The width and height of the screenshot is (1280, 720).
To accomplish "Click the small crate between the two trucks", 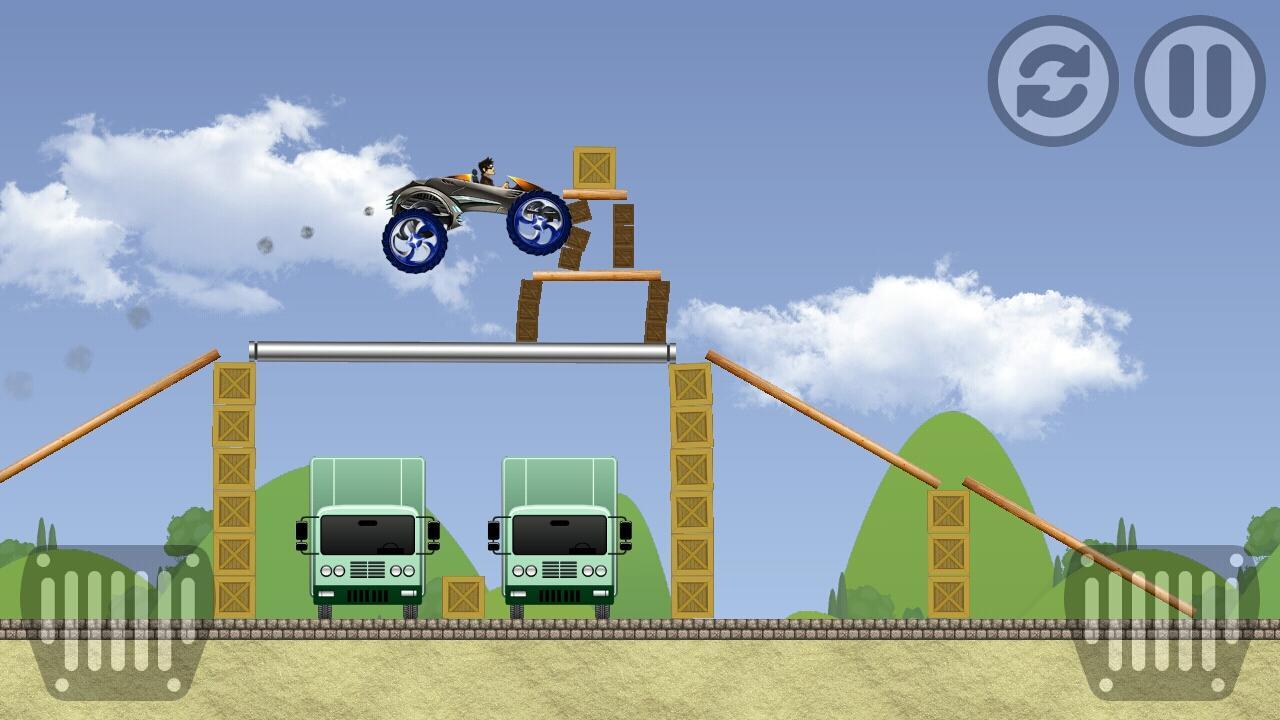I will pyautogui.click(x=462, y=595).
